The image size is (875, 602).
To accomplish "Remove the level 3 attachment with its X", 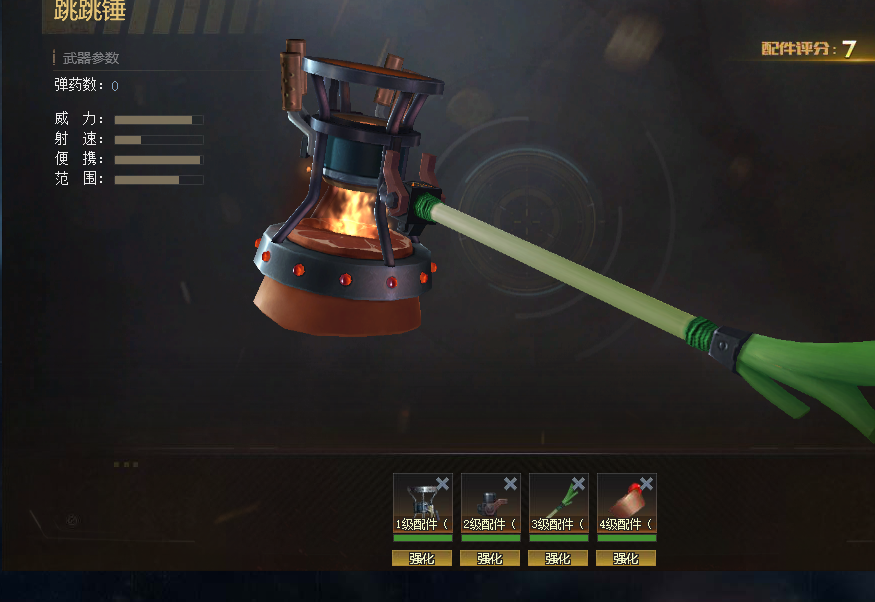I will pyautogui.click(x=579, y=484).
